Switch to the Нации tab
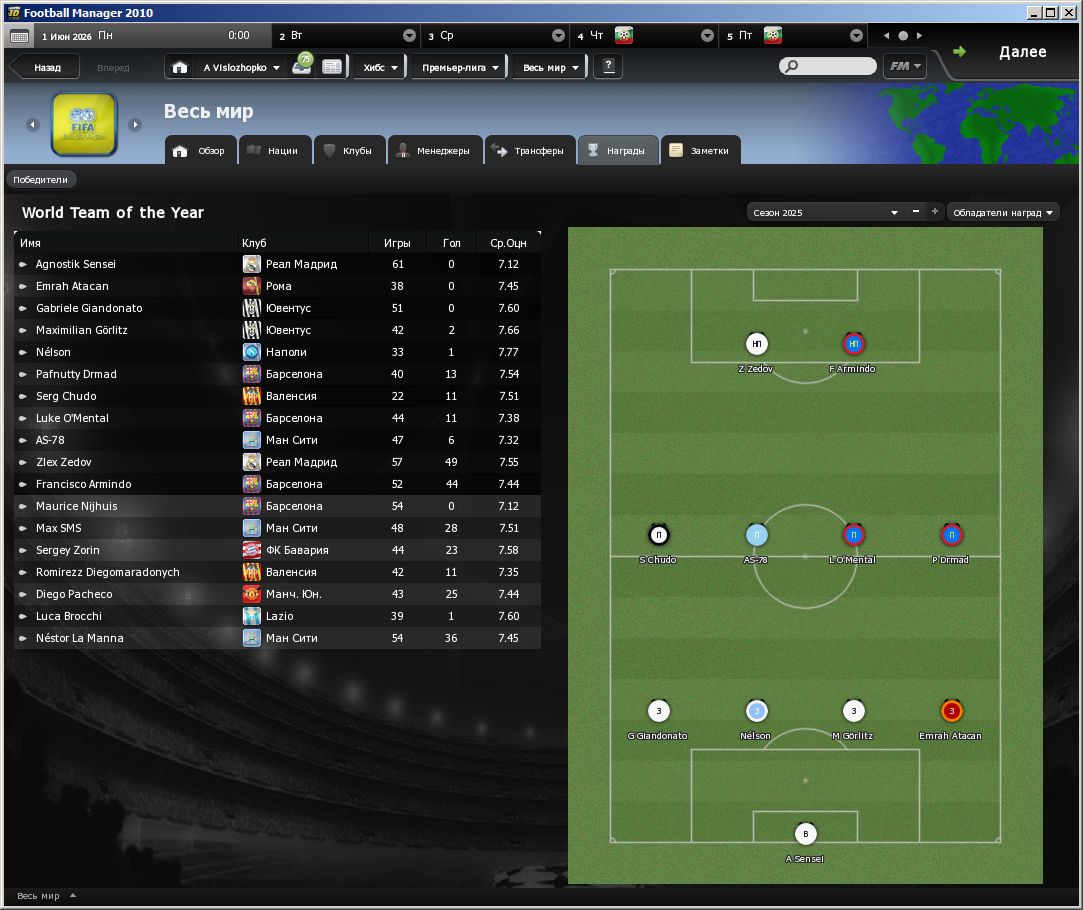1083x910 pixels. [x=272, y=151]
